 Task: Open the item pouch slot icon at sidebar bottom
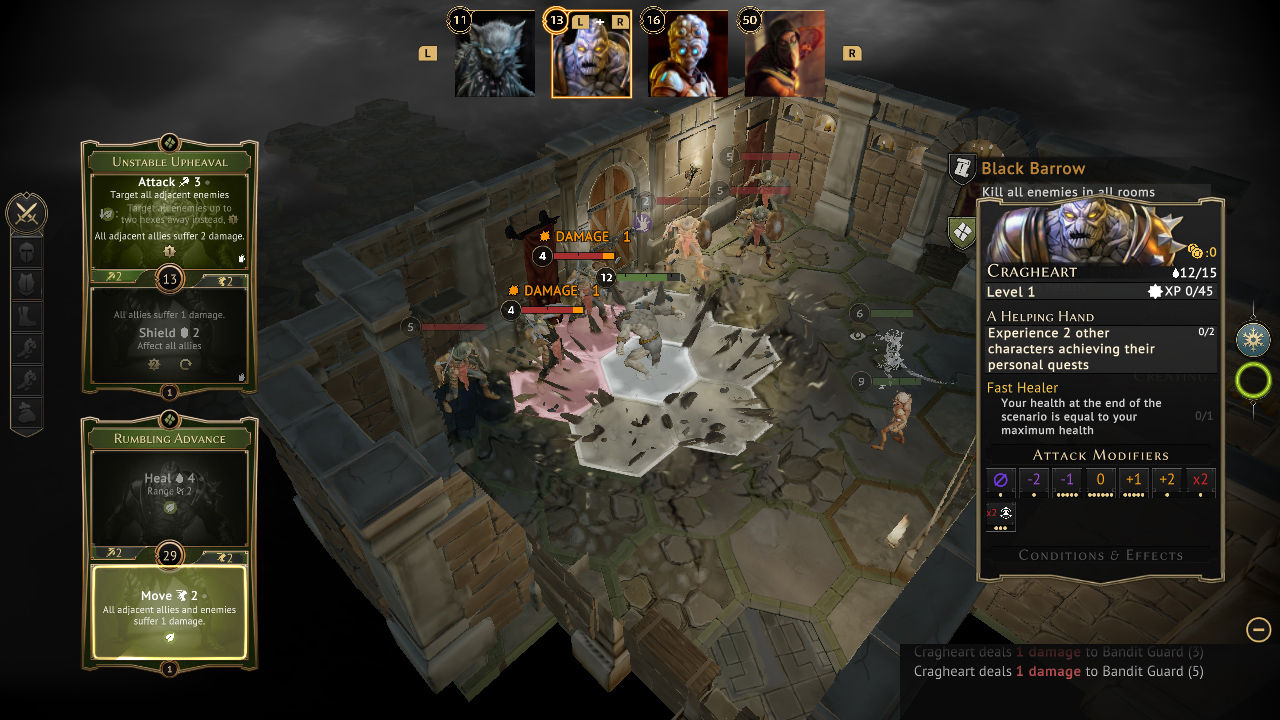[27, 410]
